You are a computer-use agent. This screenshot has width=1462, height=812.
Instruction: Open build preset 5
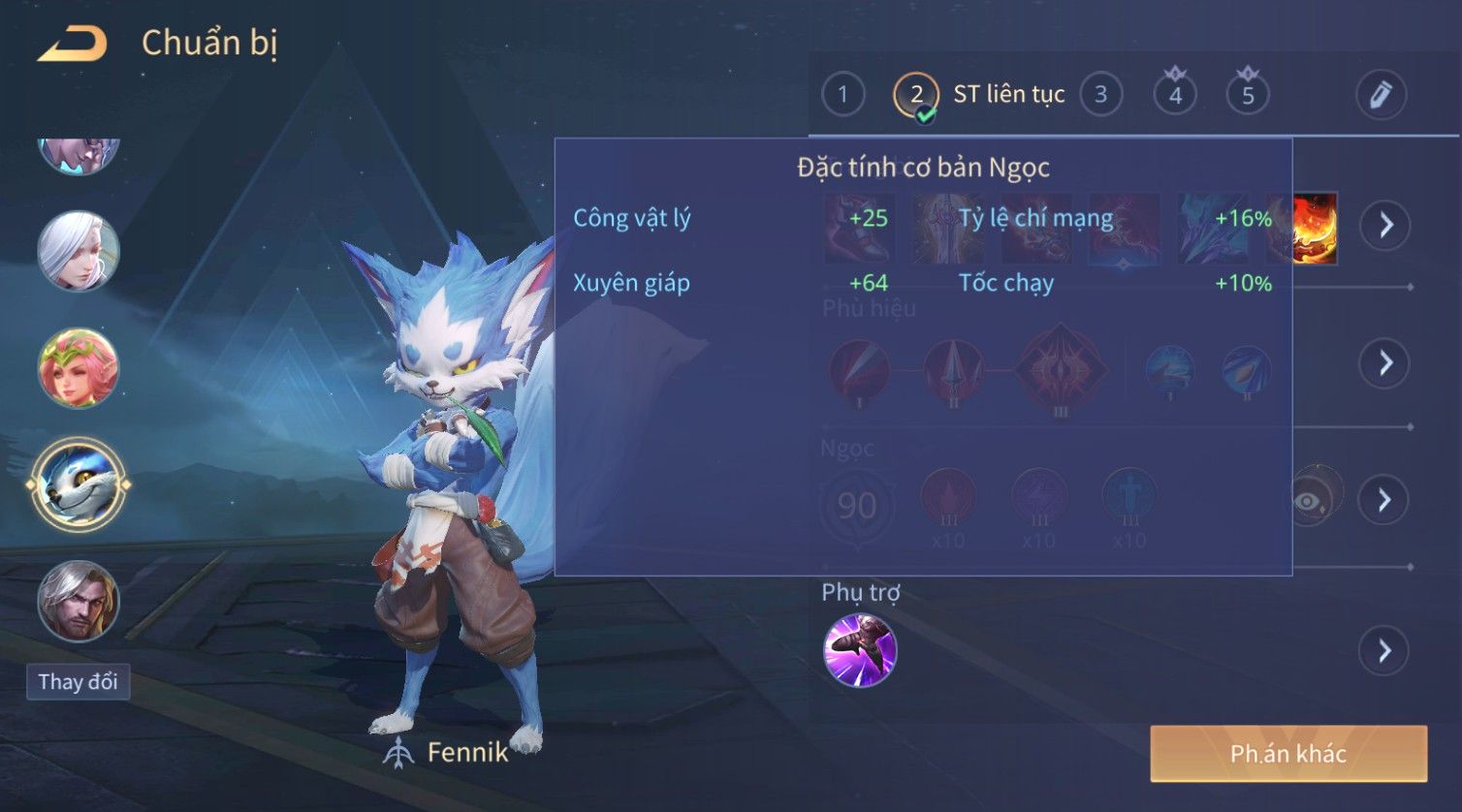point(1248,95)
